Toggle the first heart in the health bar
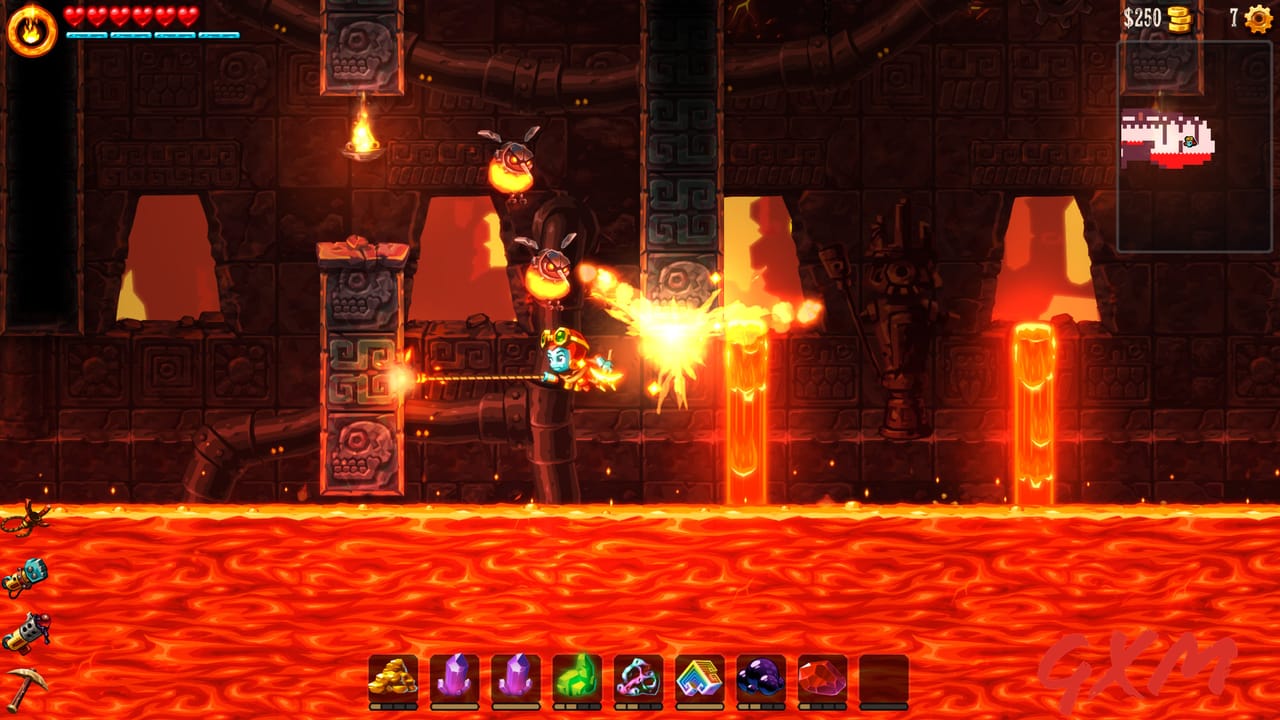This screenshot has width=1280, height=720. click(x=75, y=15)
